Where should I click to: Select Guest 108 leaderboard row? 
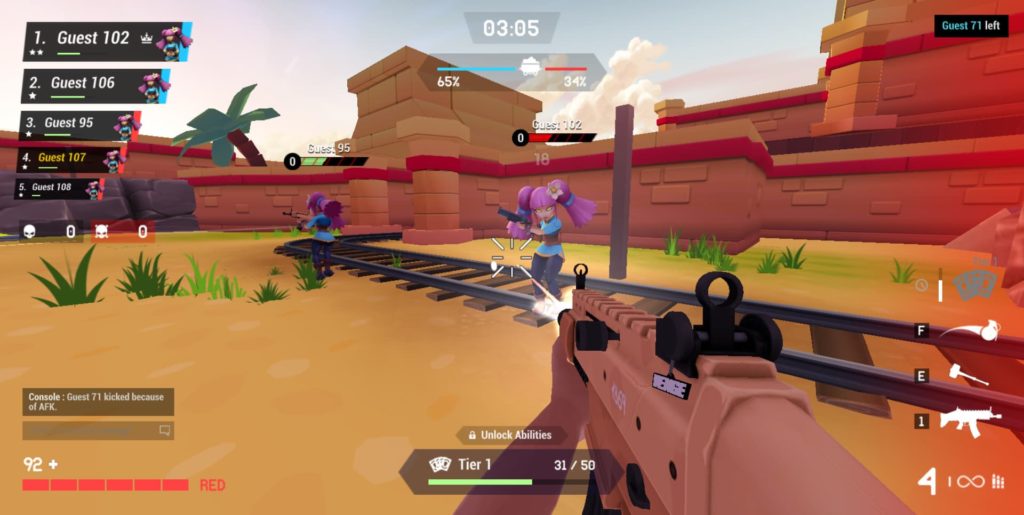point(60,188)
